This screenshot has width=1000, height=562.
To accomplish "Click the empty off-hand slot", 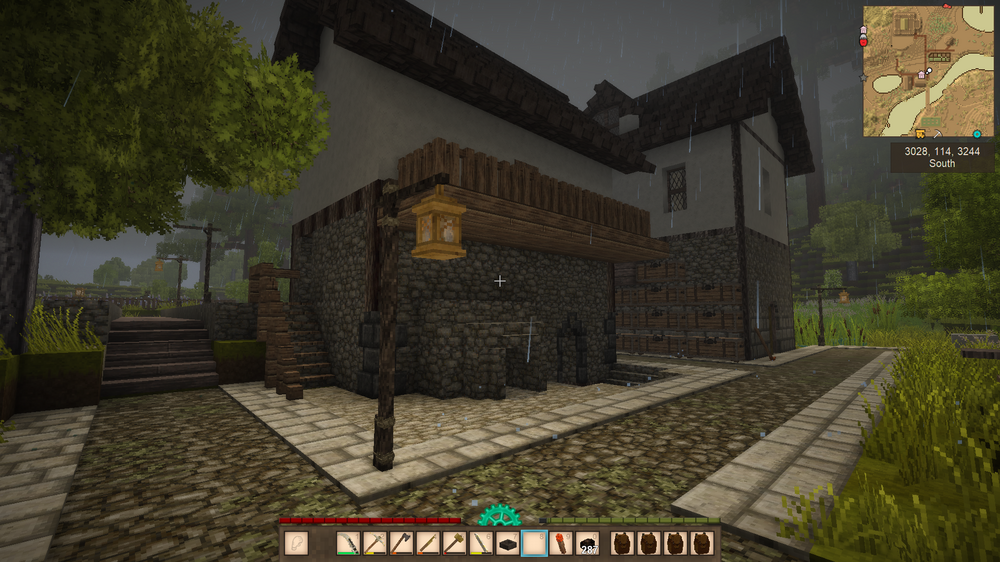I will [295, 544].
